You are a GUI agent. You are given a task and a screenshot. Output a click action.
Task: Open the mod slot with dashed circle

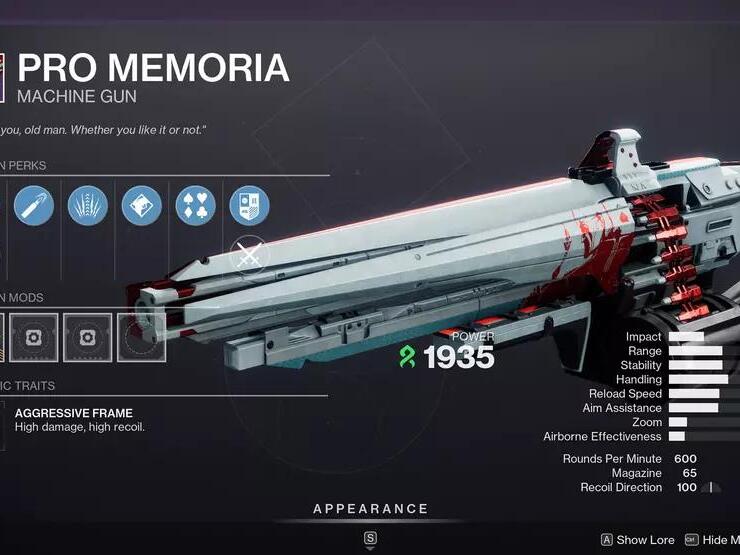pos(141,338)
